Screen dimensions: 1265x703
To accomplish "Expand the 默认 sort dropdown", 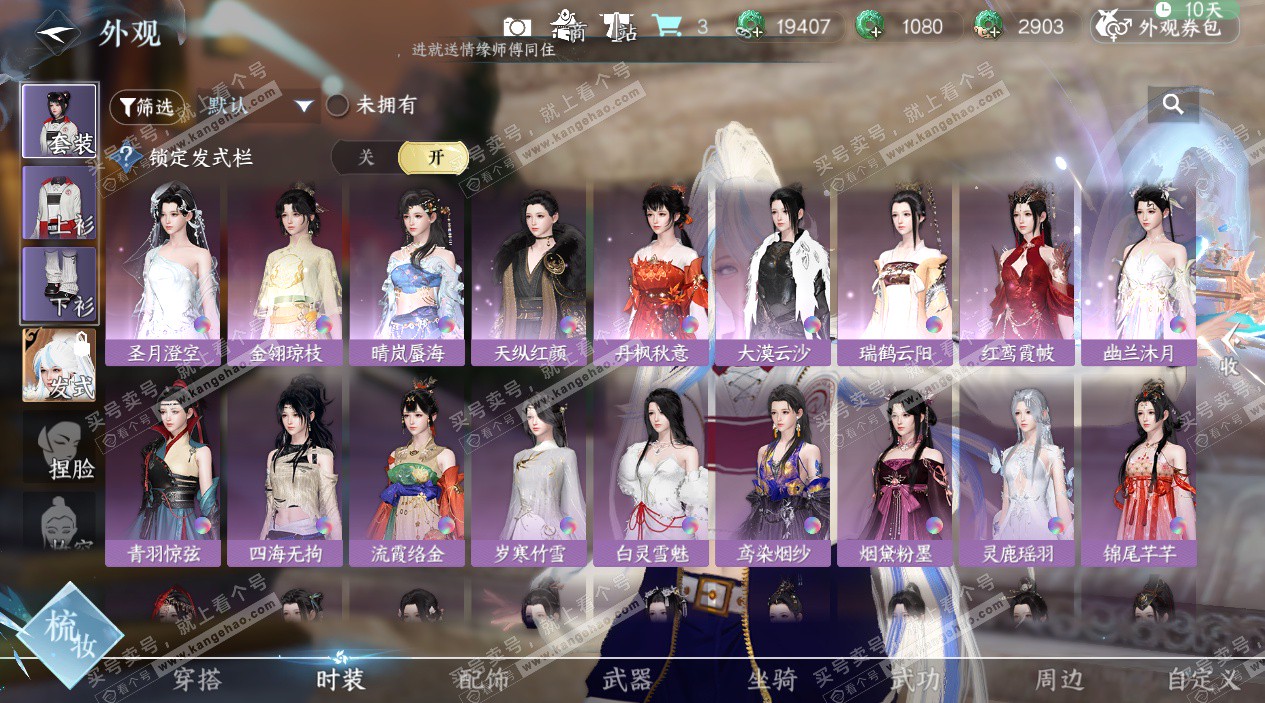I will click(x=304, y=106).
